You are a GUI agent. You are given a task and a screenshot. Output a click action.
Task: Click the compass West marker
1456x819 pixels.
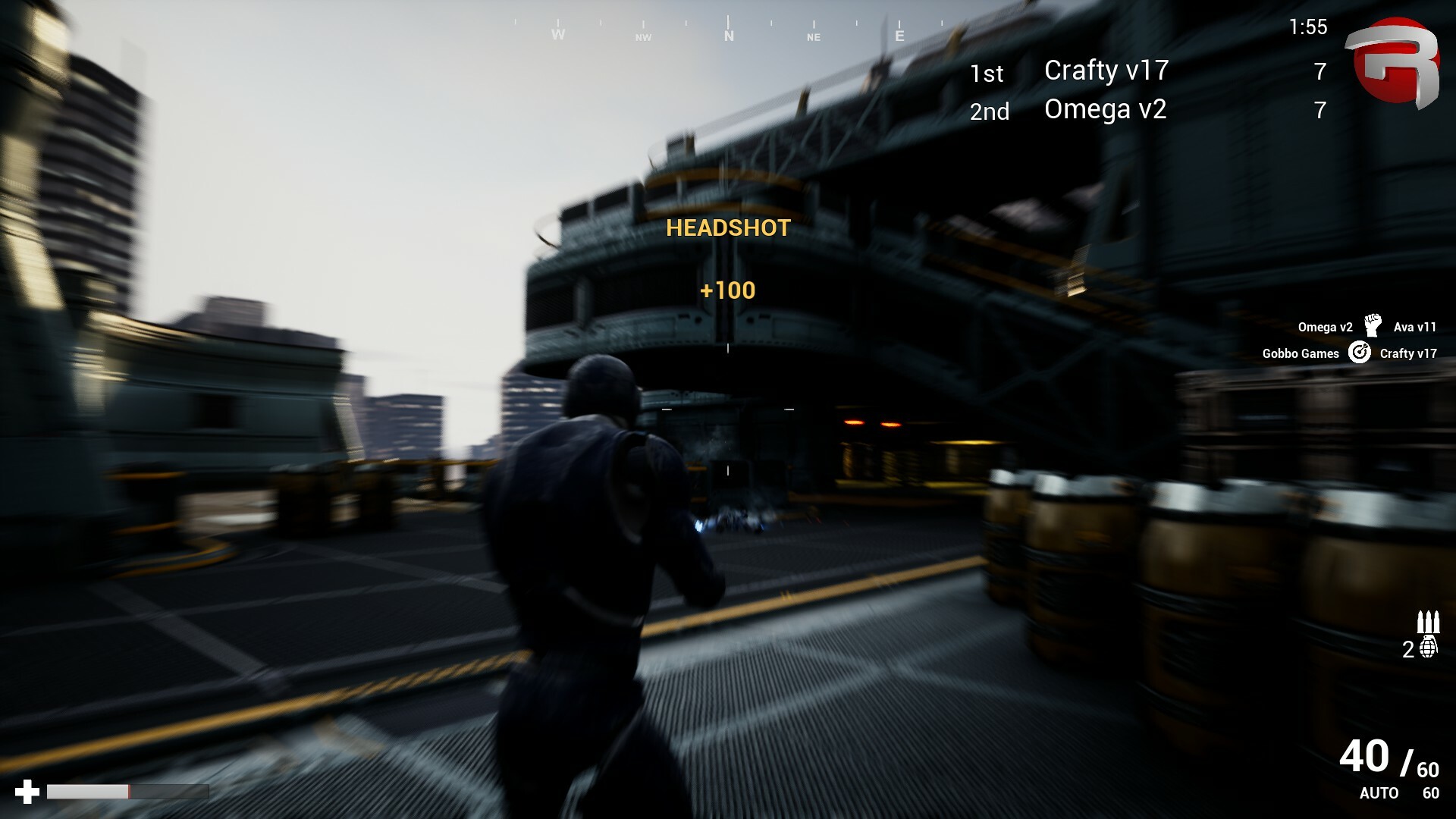559,35
